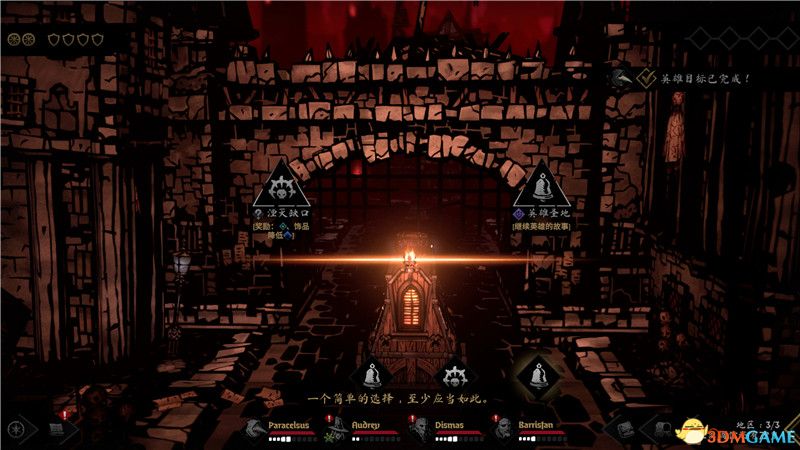
Task: Select hero Paracelsus portrait
Action: [x=254, y=430]
